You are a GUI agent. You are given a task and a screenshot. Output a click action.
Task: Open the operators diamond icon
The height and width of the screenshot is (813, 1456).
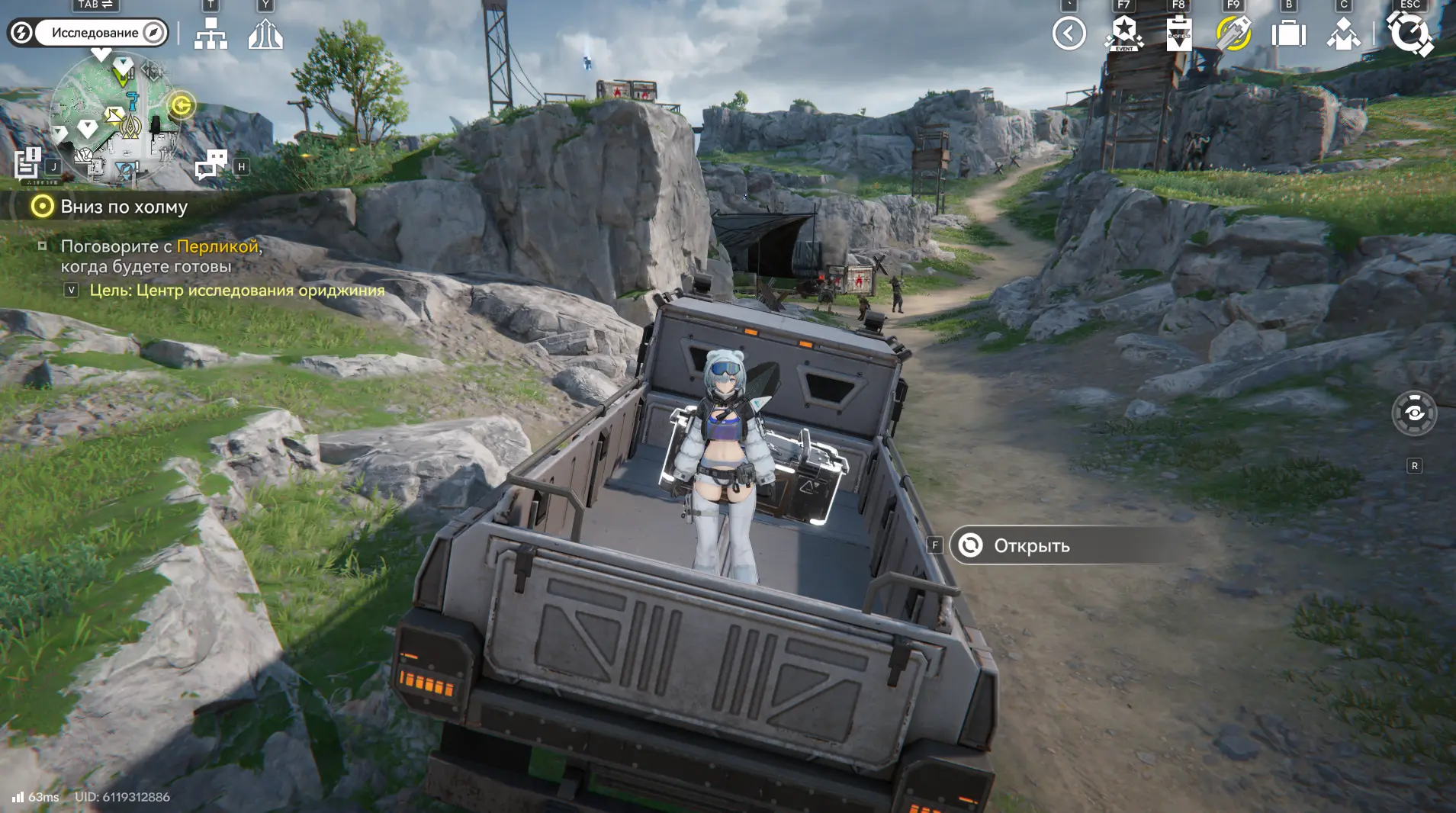coord(1343,34)
